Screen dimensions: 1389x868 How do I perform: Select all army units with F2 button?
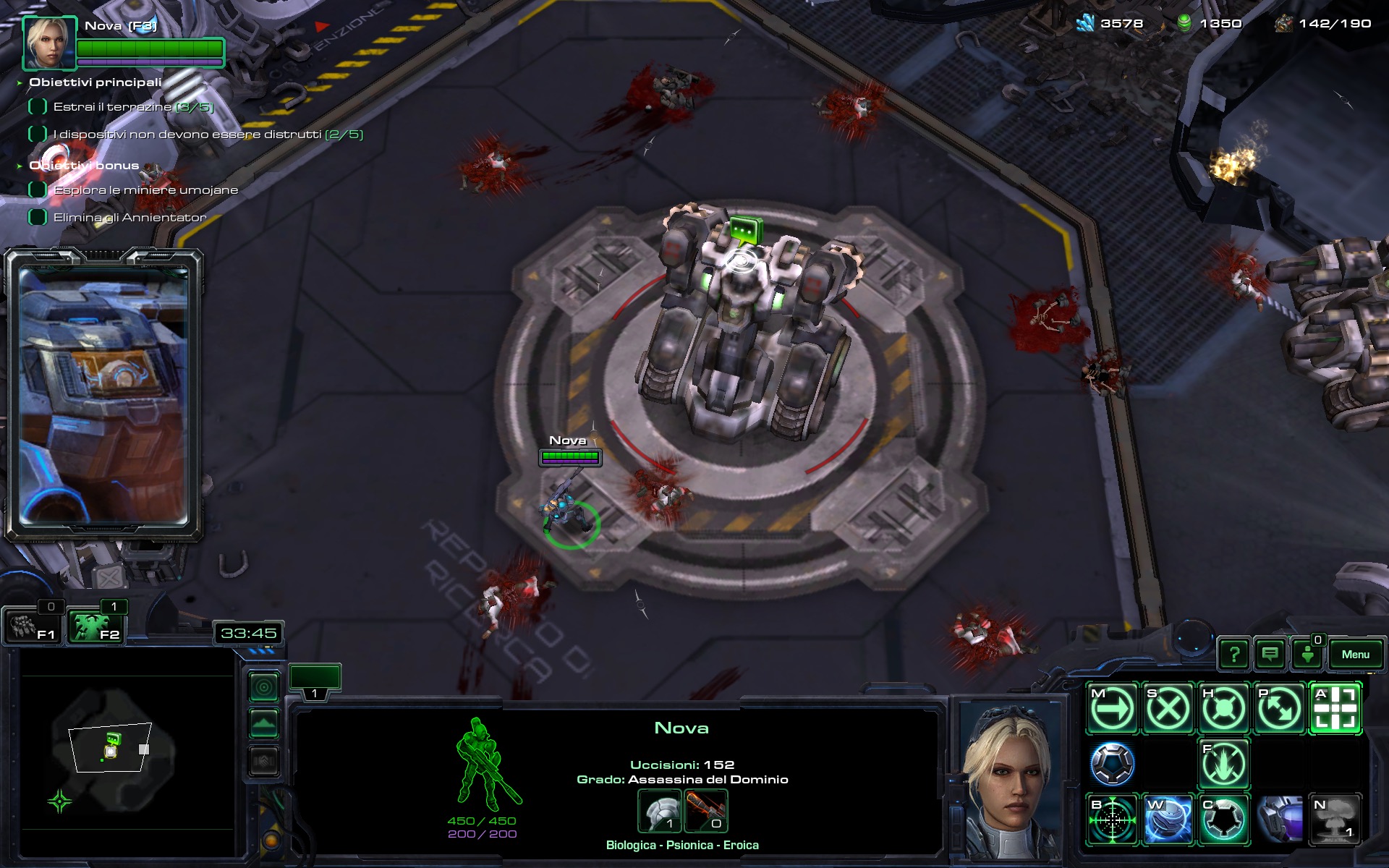[95, 626]
